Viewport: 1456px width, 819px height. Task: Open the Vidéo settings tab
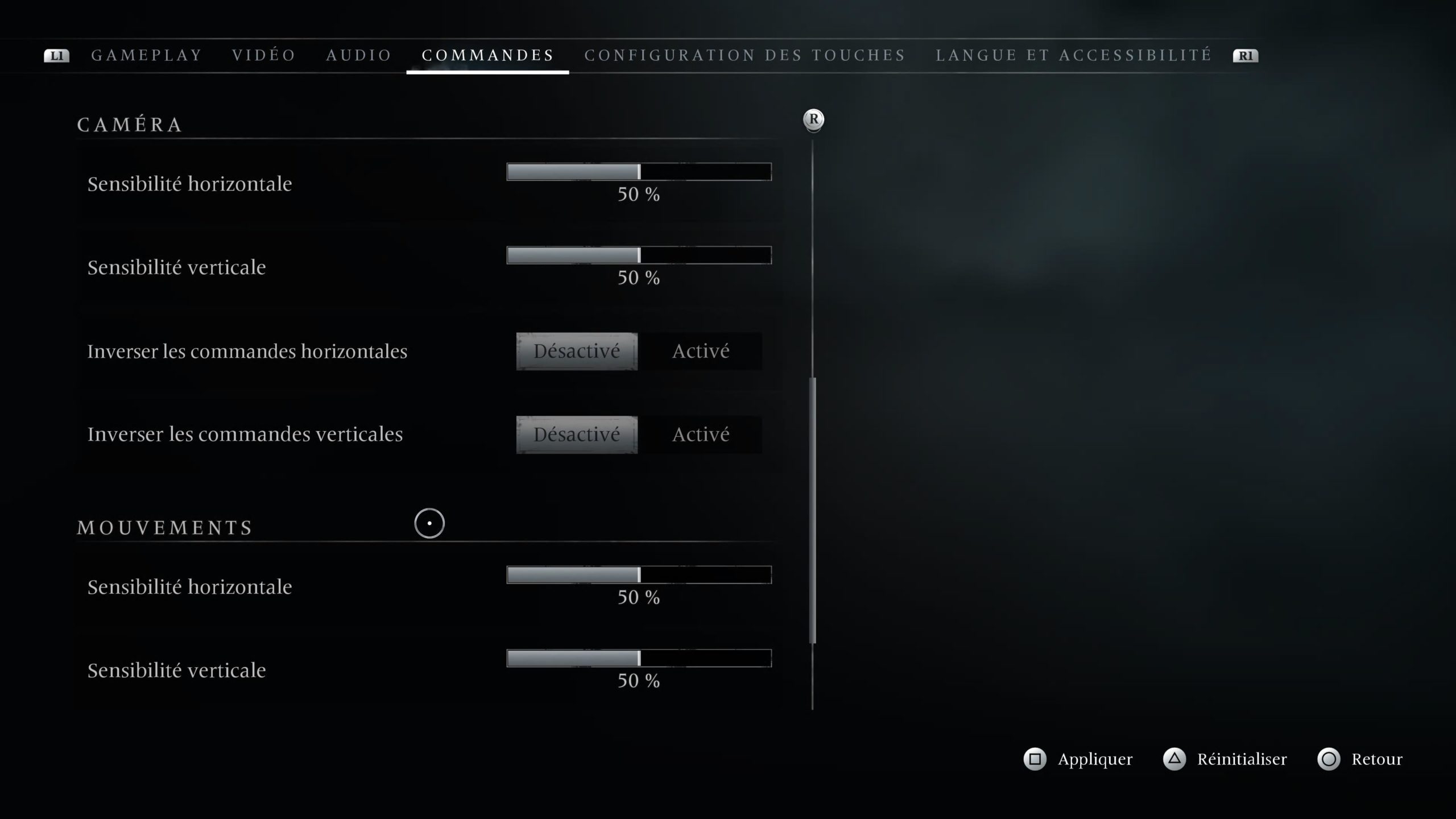264,55
